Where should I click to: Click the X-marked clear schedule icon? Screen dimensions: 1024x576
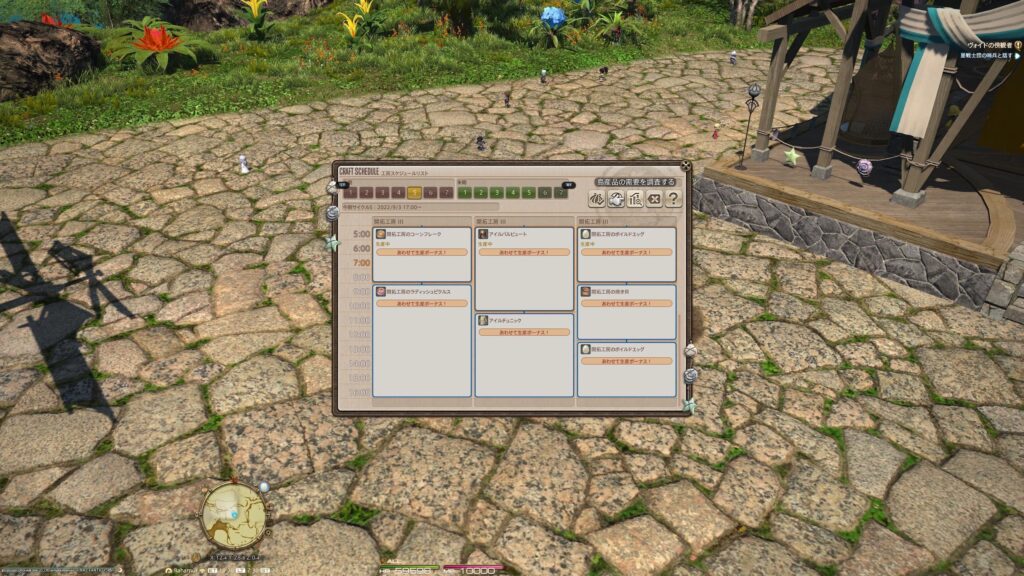coord(653,199)
